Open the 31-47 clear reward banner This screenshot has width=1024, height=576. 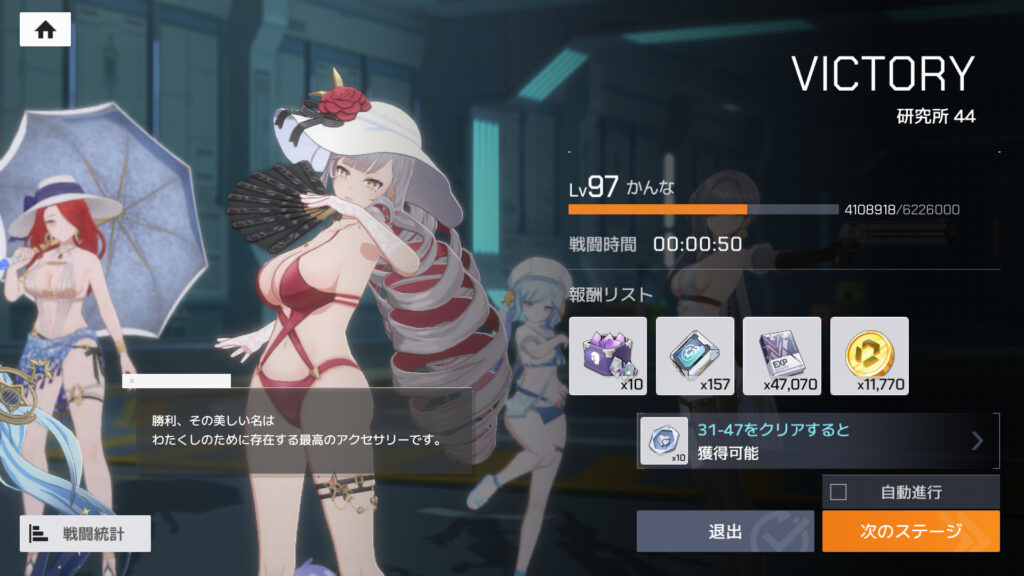(817, 441)
